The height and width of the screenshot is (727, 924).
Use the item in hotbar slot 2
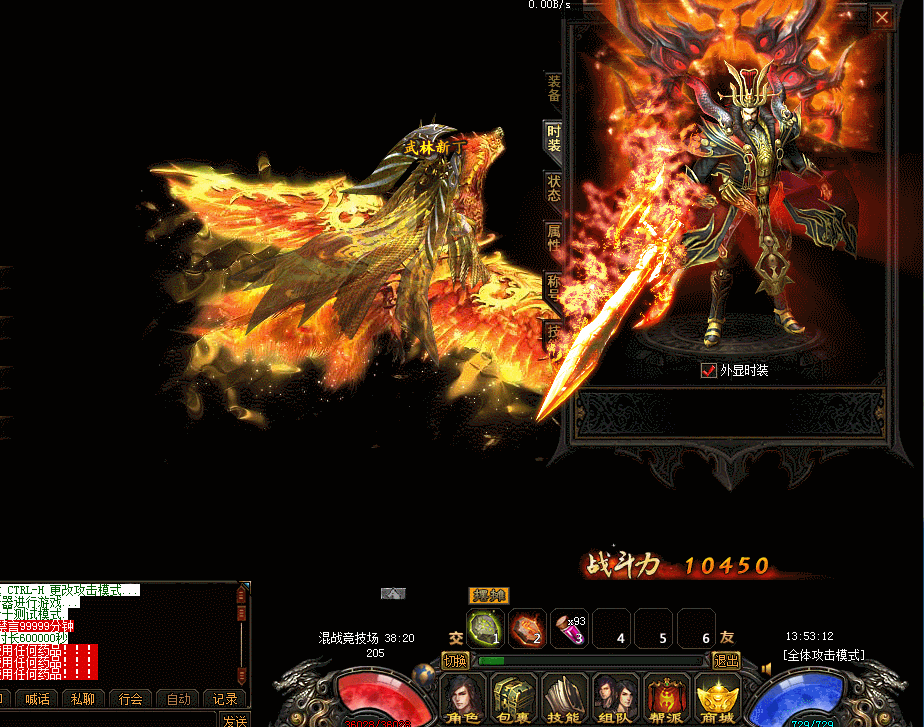point(528,628)
